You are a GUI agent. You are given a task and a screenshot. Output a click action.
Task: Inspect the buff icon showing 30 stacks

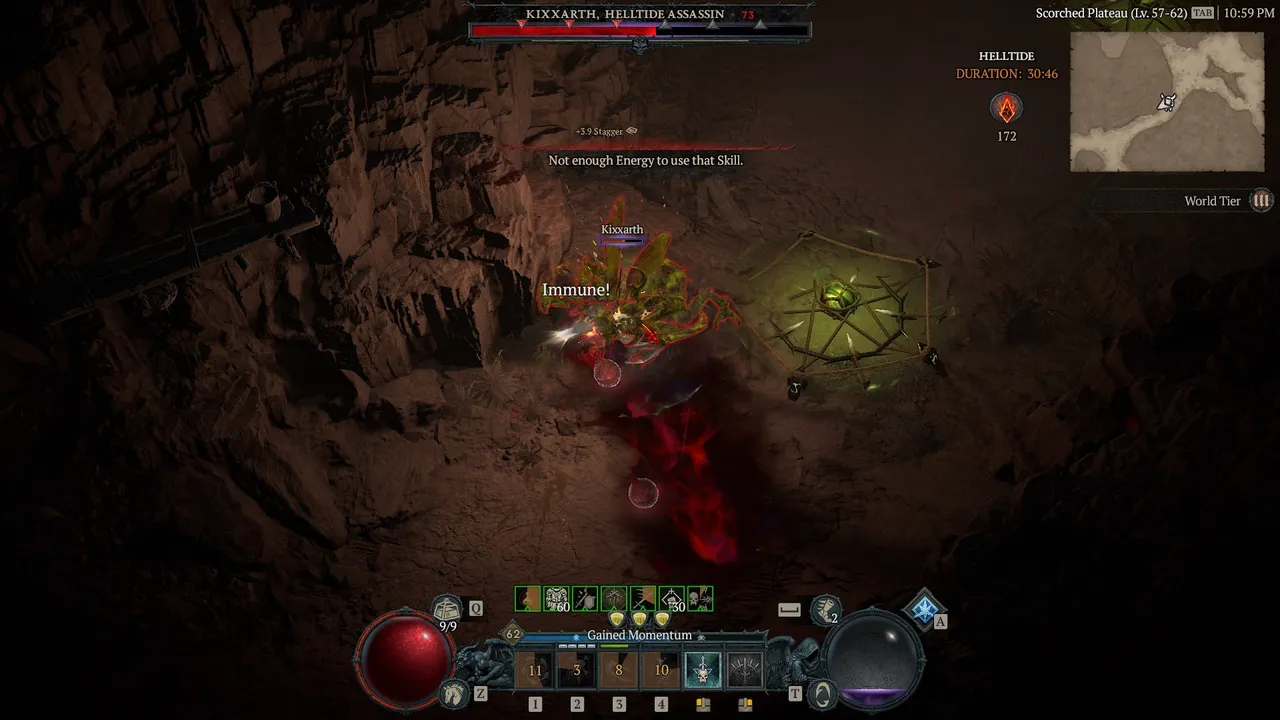pyautogui.click(x=671, y=599)
